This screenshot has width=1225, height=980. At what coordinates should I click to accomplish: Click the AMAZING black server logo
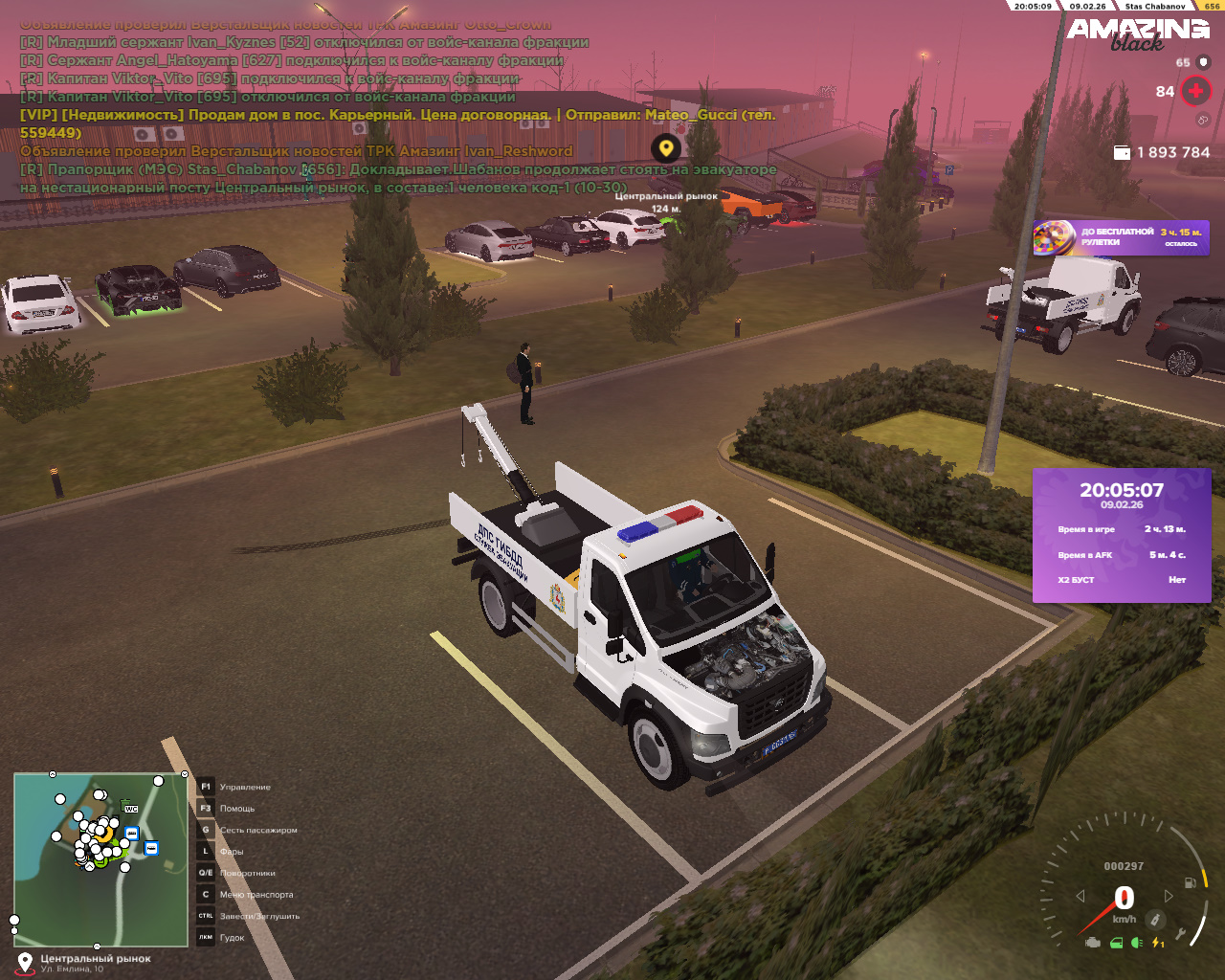1138,33
